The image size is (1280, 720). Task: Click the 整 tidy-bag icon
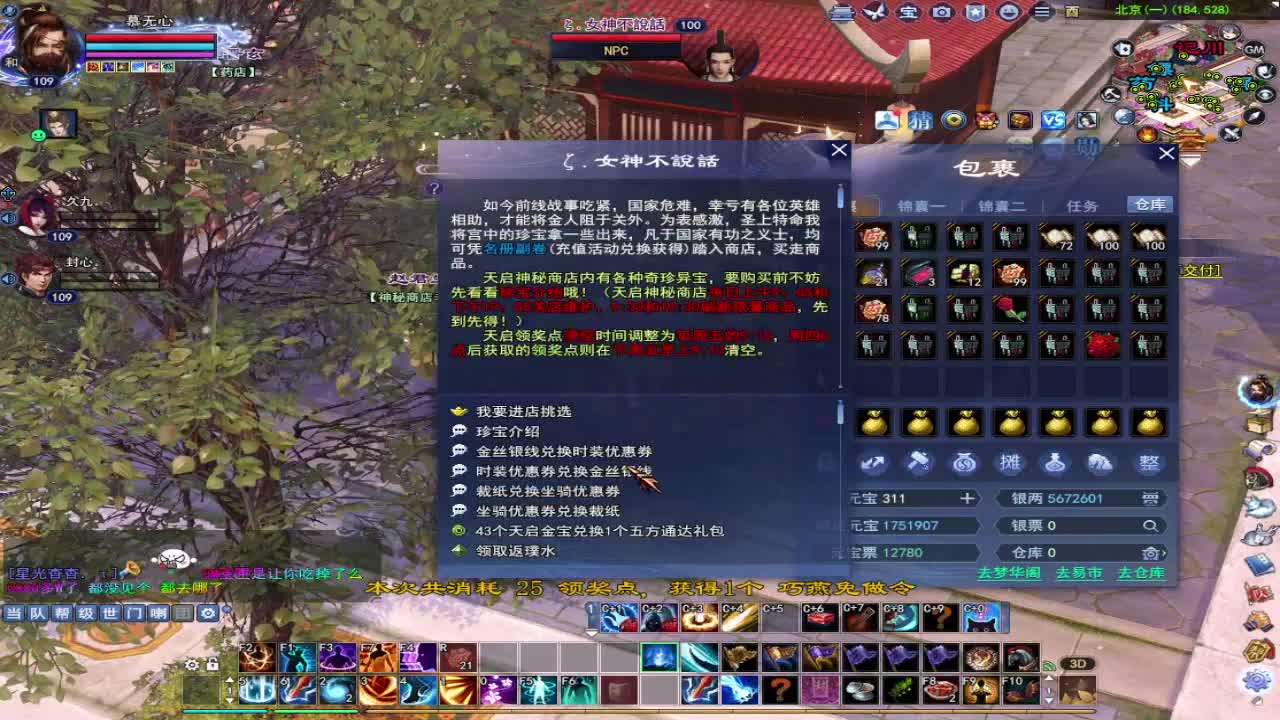[1148, 463]
